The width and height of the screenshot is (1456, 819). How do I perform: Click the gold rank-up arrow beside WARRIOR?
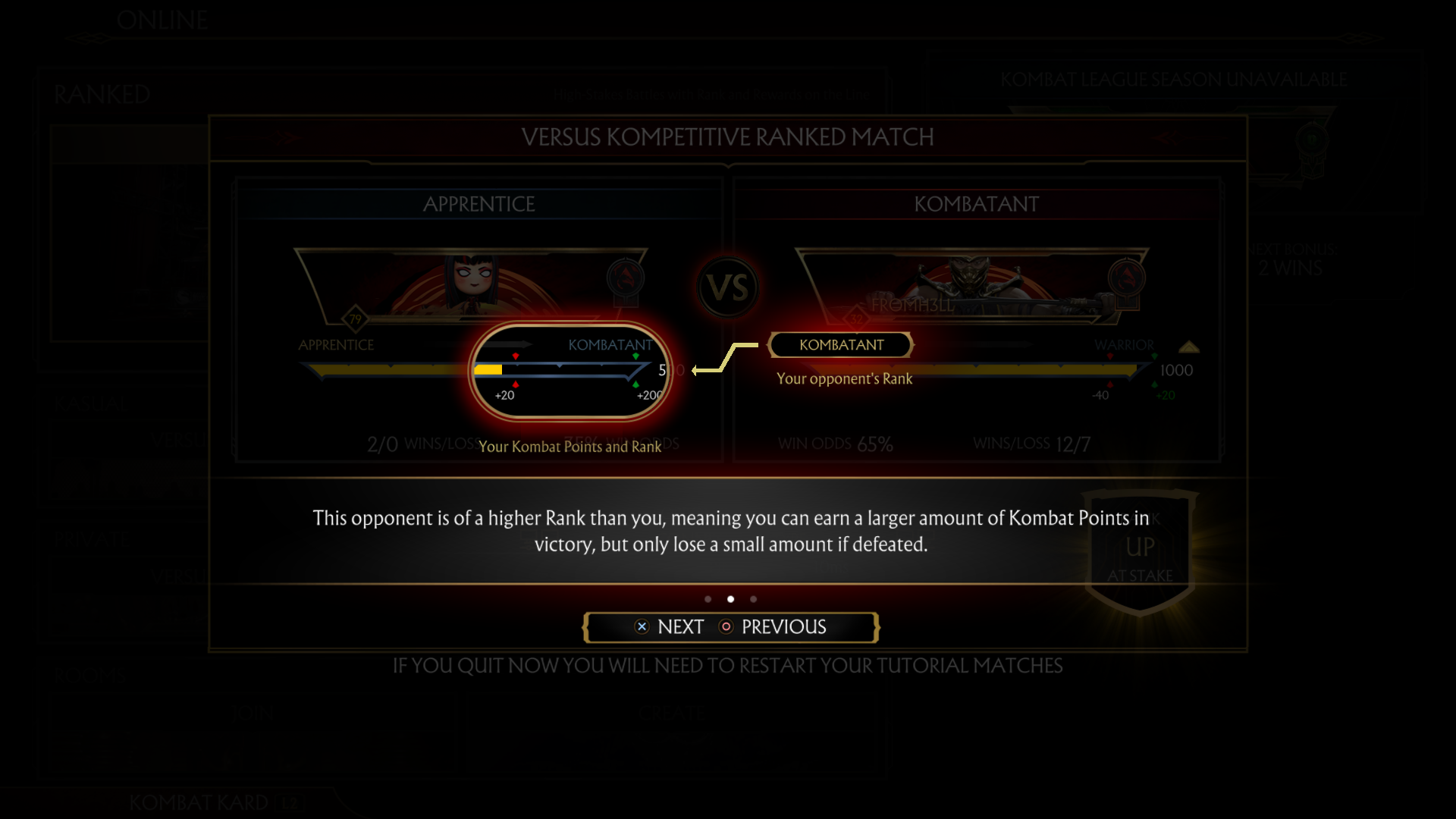click(x=1188, y=345)
